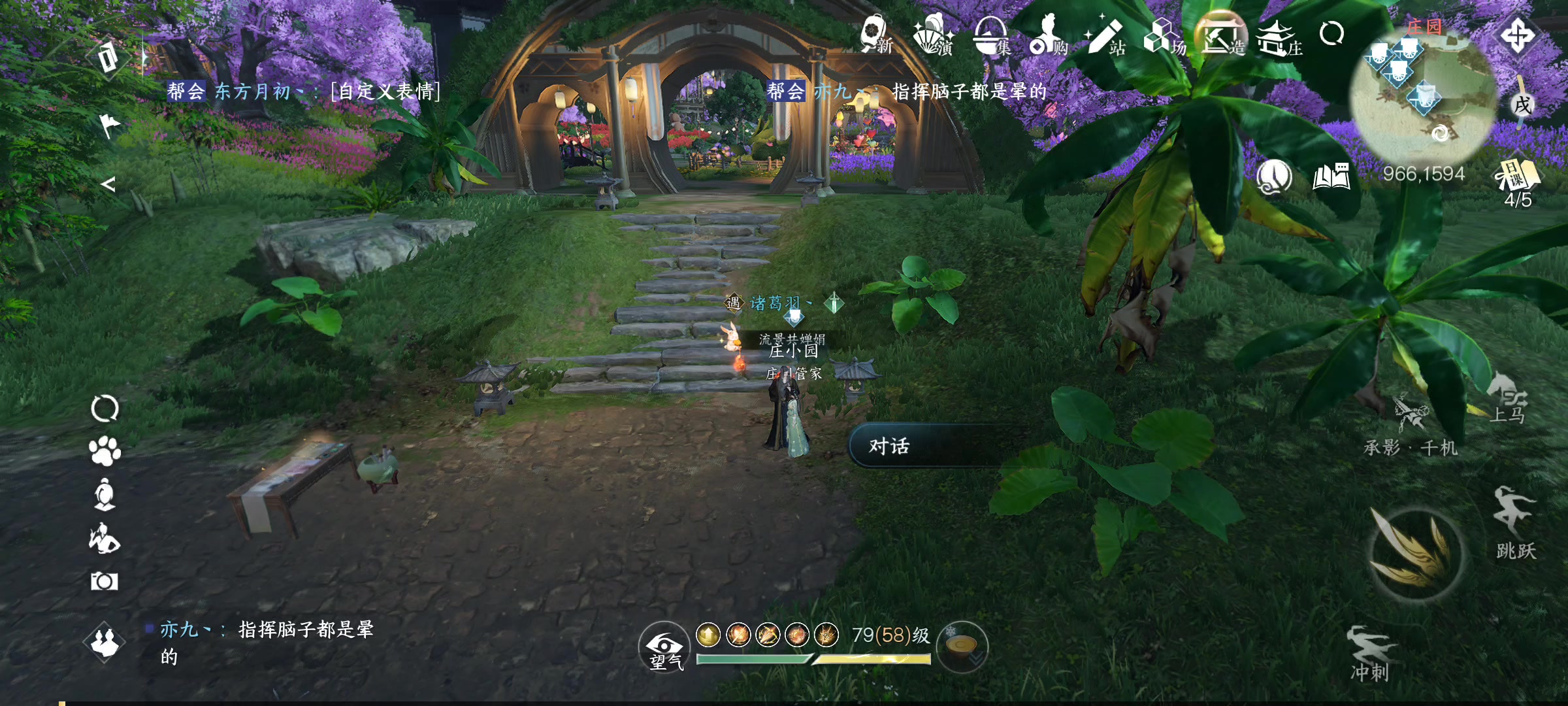Open the camera photo mode icon
This screenshot has width=1568, height=706.
point(105,580)
